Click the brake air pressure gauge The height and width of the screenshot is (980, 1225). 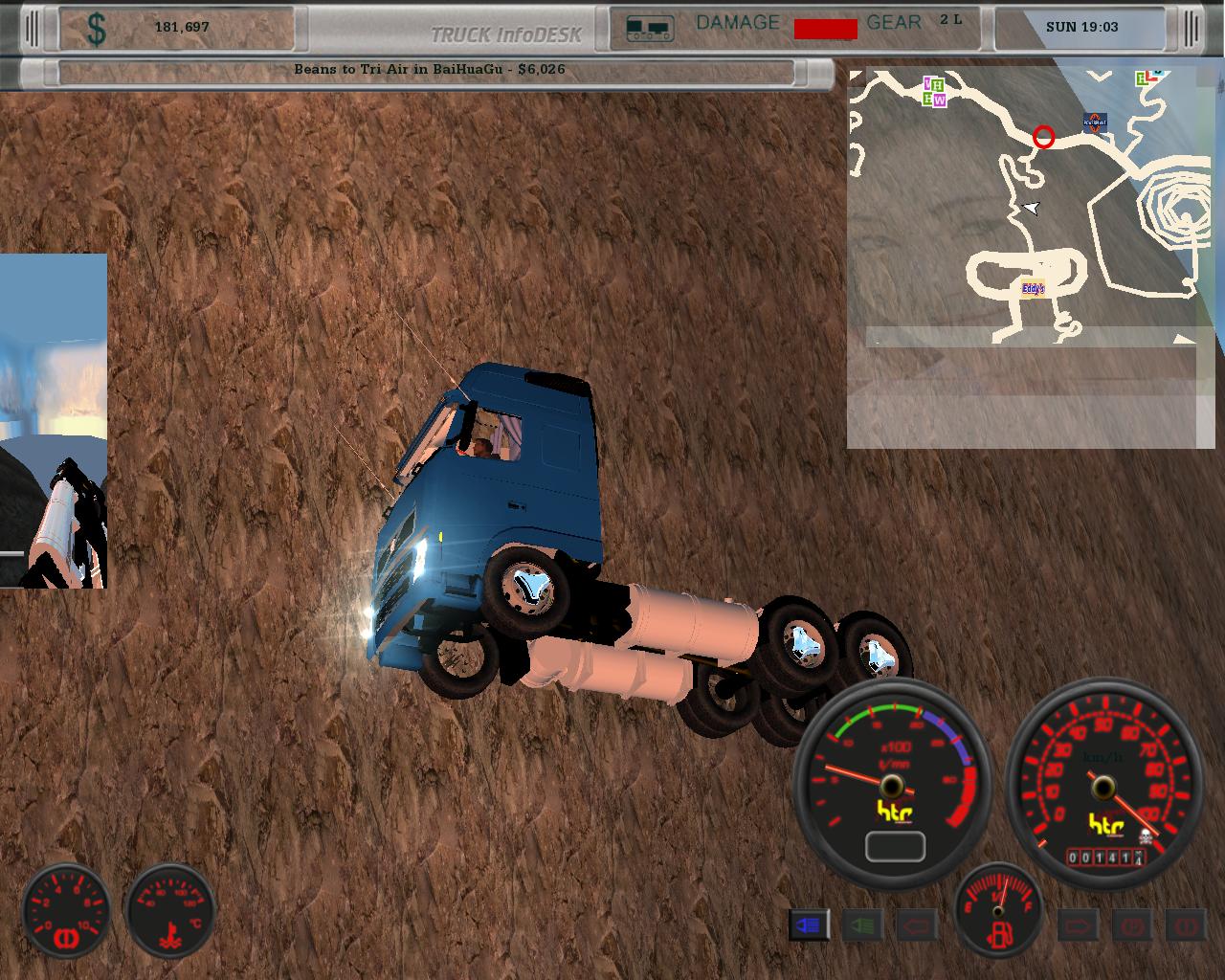coord(66,911)
